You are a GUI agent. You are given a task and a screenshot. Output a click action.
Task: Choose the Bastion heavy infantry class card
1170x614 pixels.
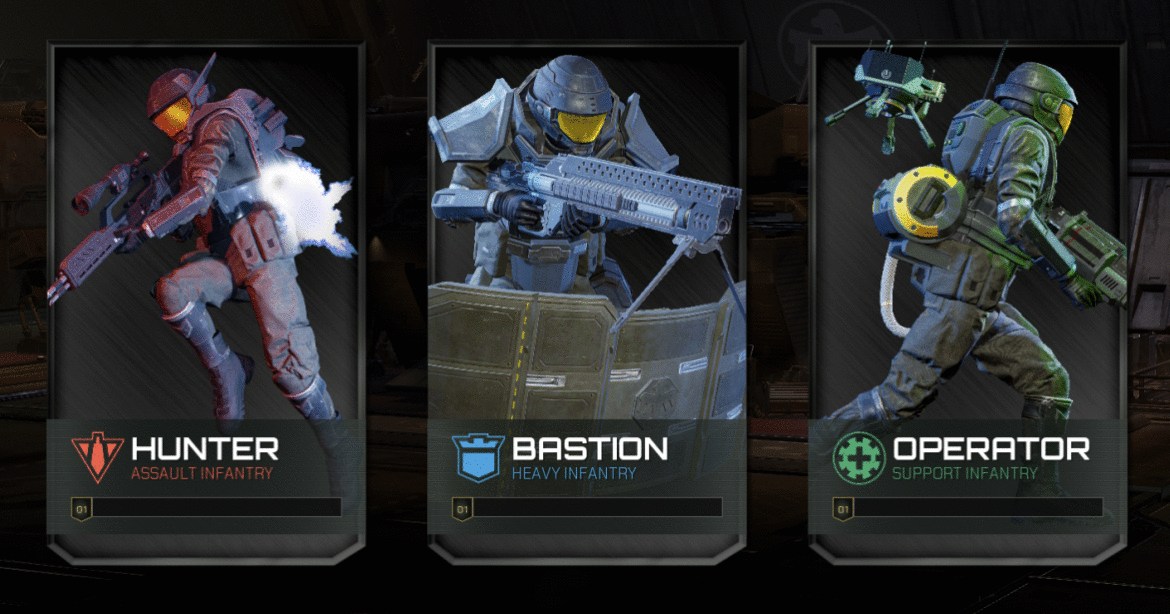[585, 300]
